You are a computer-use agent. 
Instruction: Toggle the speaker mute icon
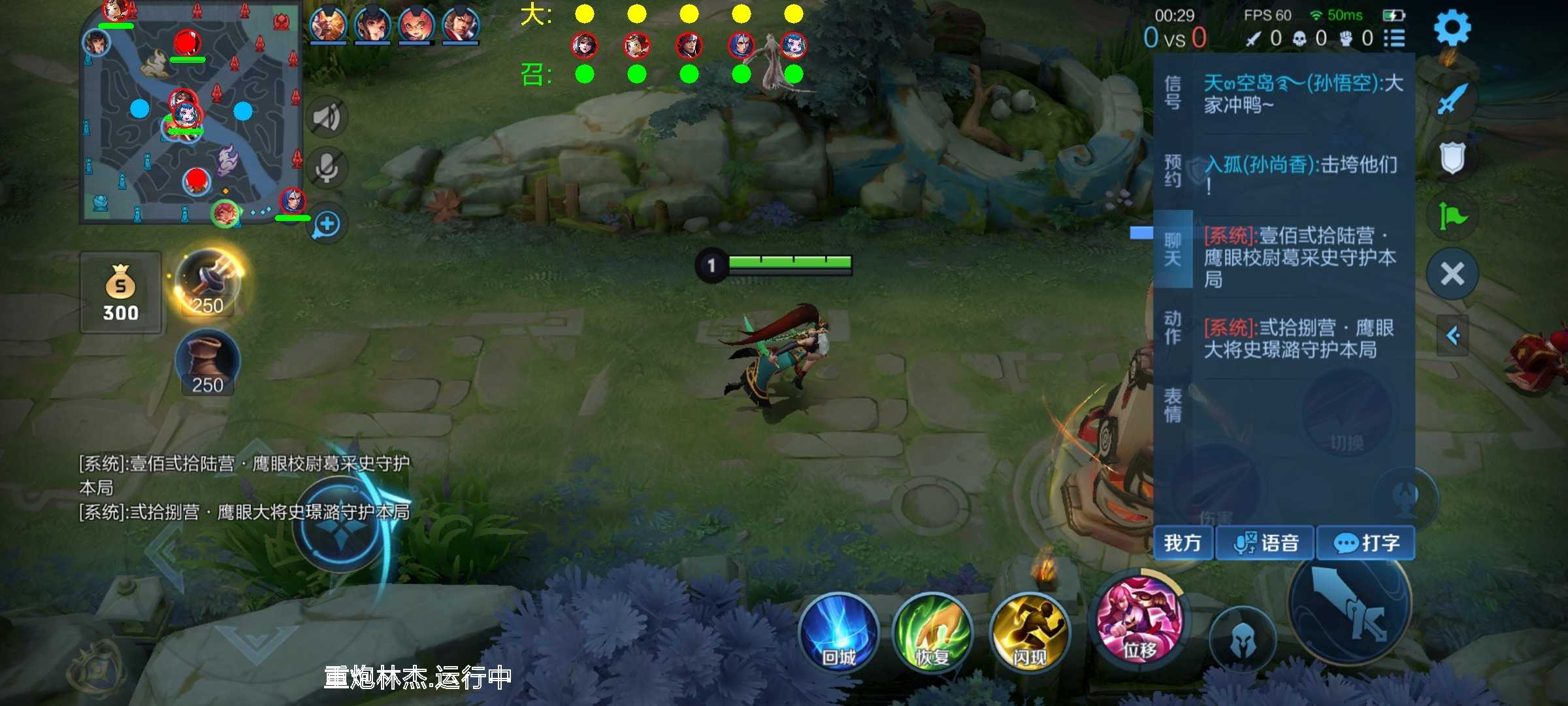tap(327, 118)
